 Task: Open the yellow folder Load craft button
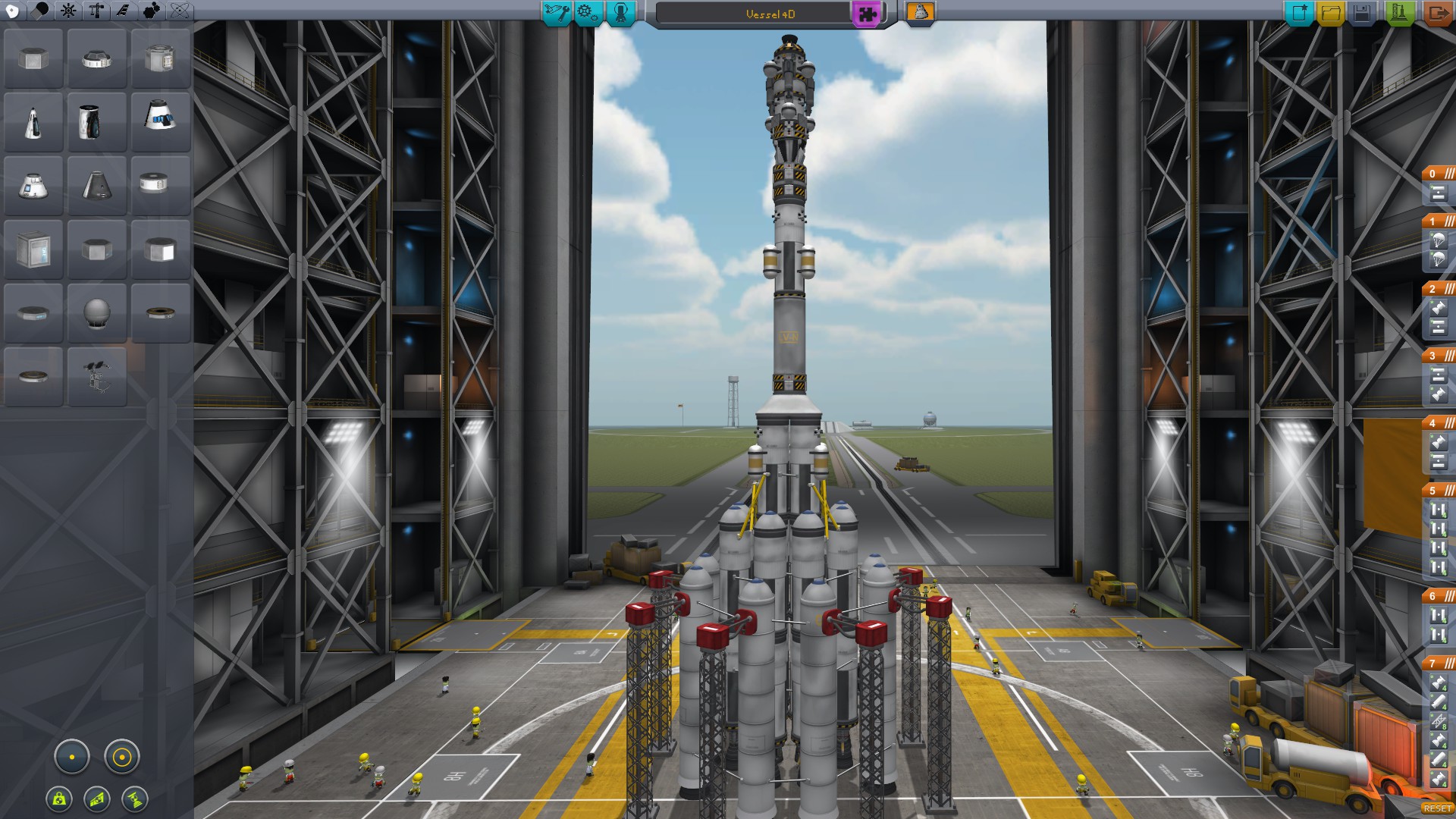[1331, 13]
